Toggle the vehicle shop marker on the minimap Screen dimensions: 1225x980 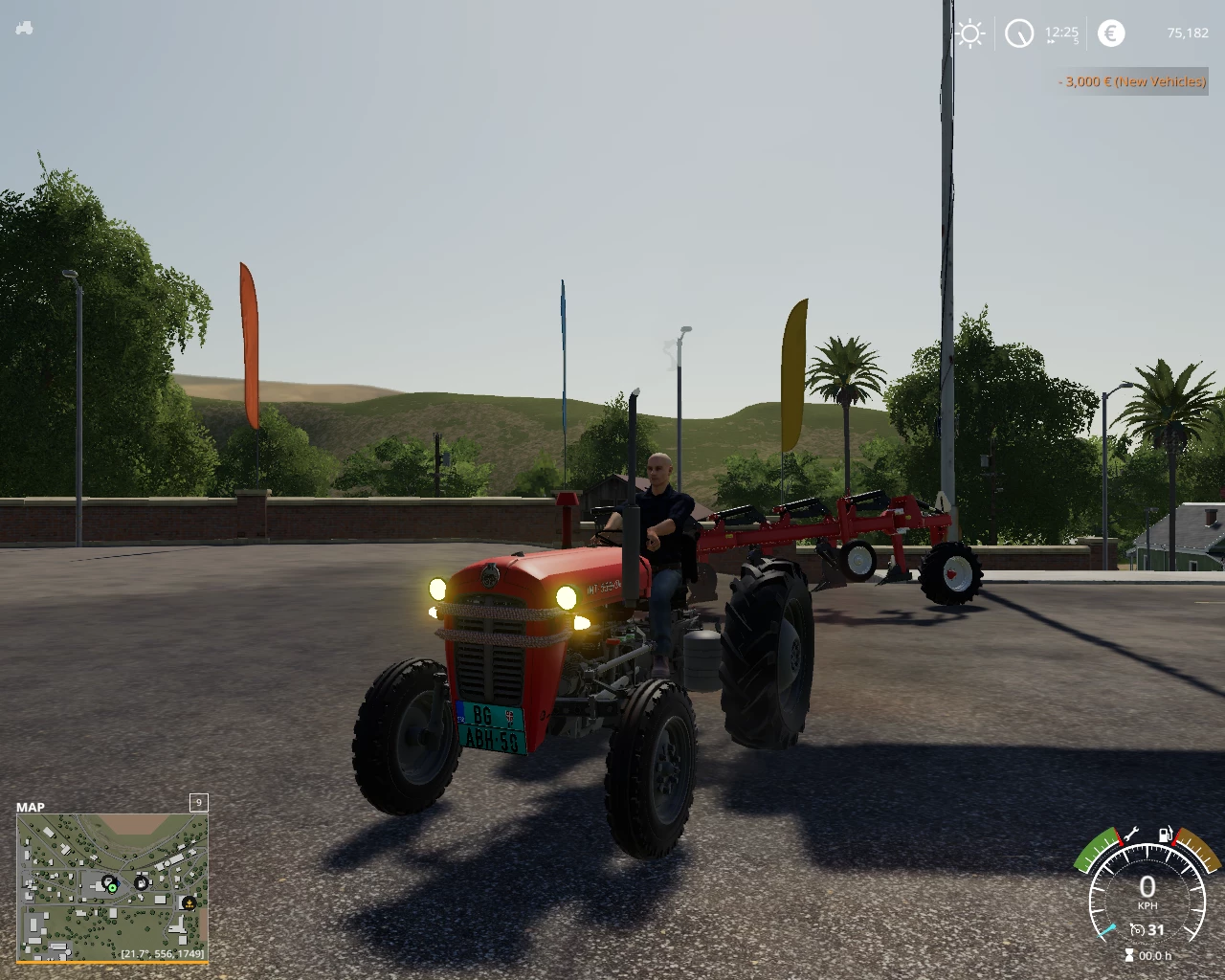tap(109, 881)
